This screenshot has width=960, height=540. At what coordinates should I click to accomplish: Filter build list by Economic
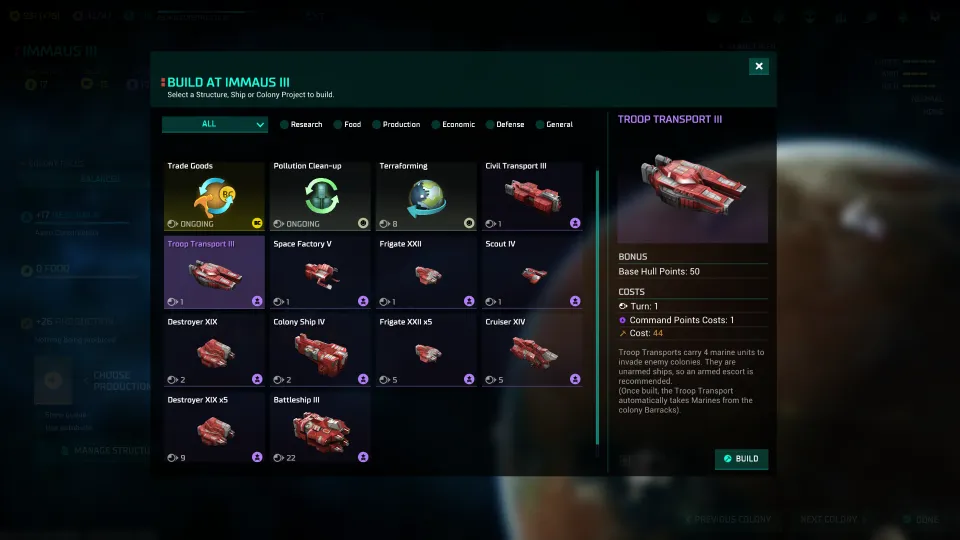click(453, 125)
